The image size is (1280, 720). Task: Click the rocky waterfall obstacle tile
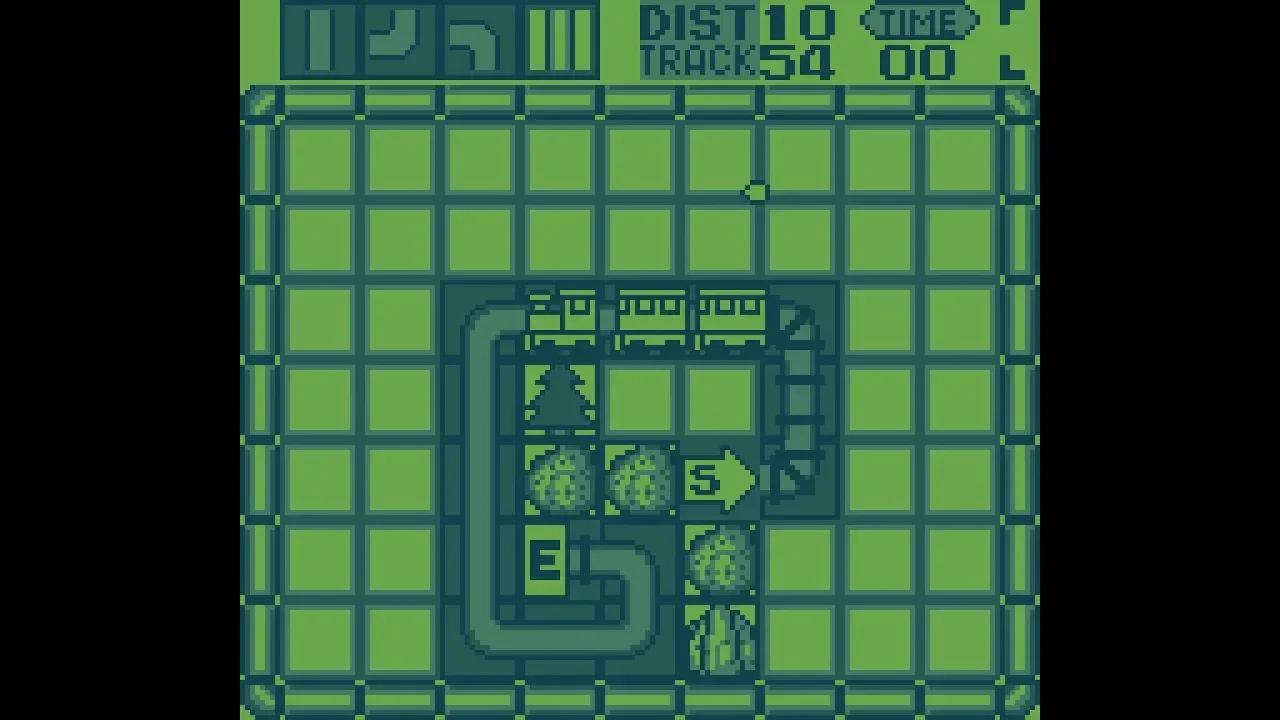(x=720, y=640)
